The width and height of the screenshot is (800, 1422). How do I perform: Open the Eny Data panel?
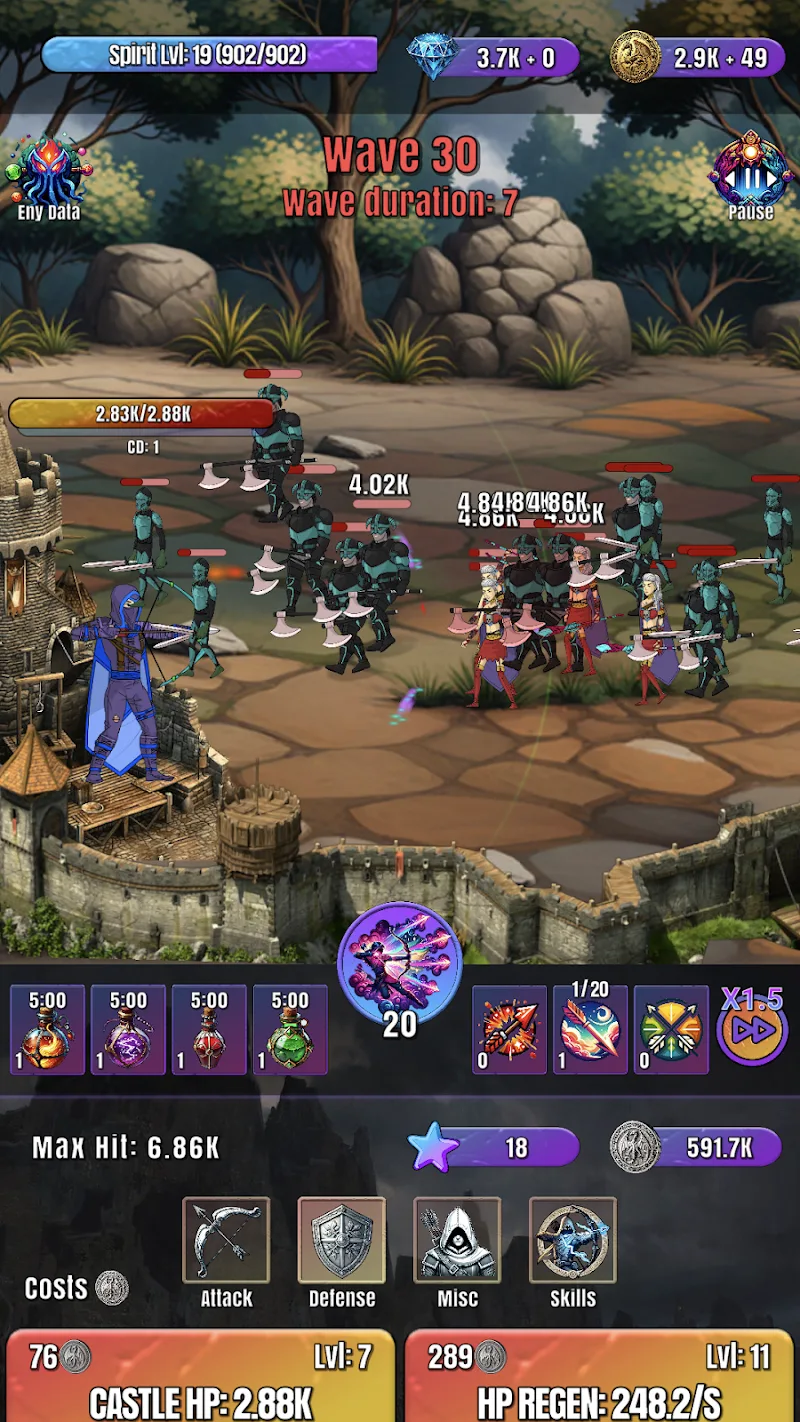tap(48, 176)
